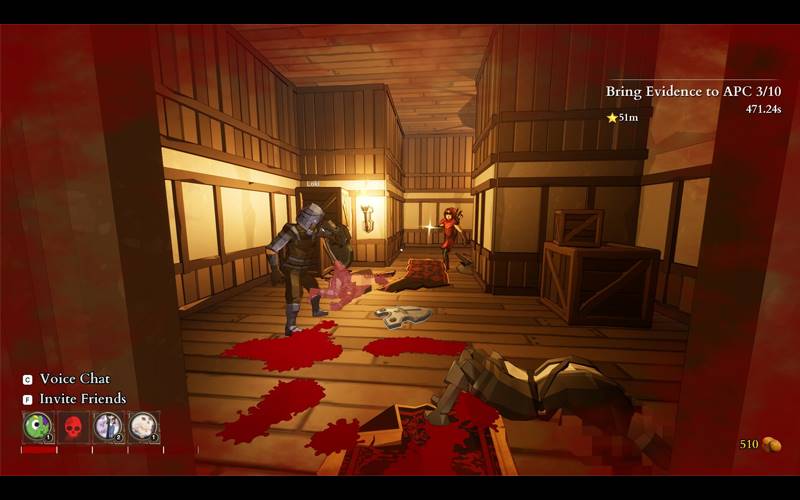Select the white fluffy avatar player portrait
The image size is (800, 500).
tap(143, 427)
